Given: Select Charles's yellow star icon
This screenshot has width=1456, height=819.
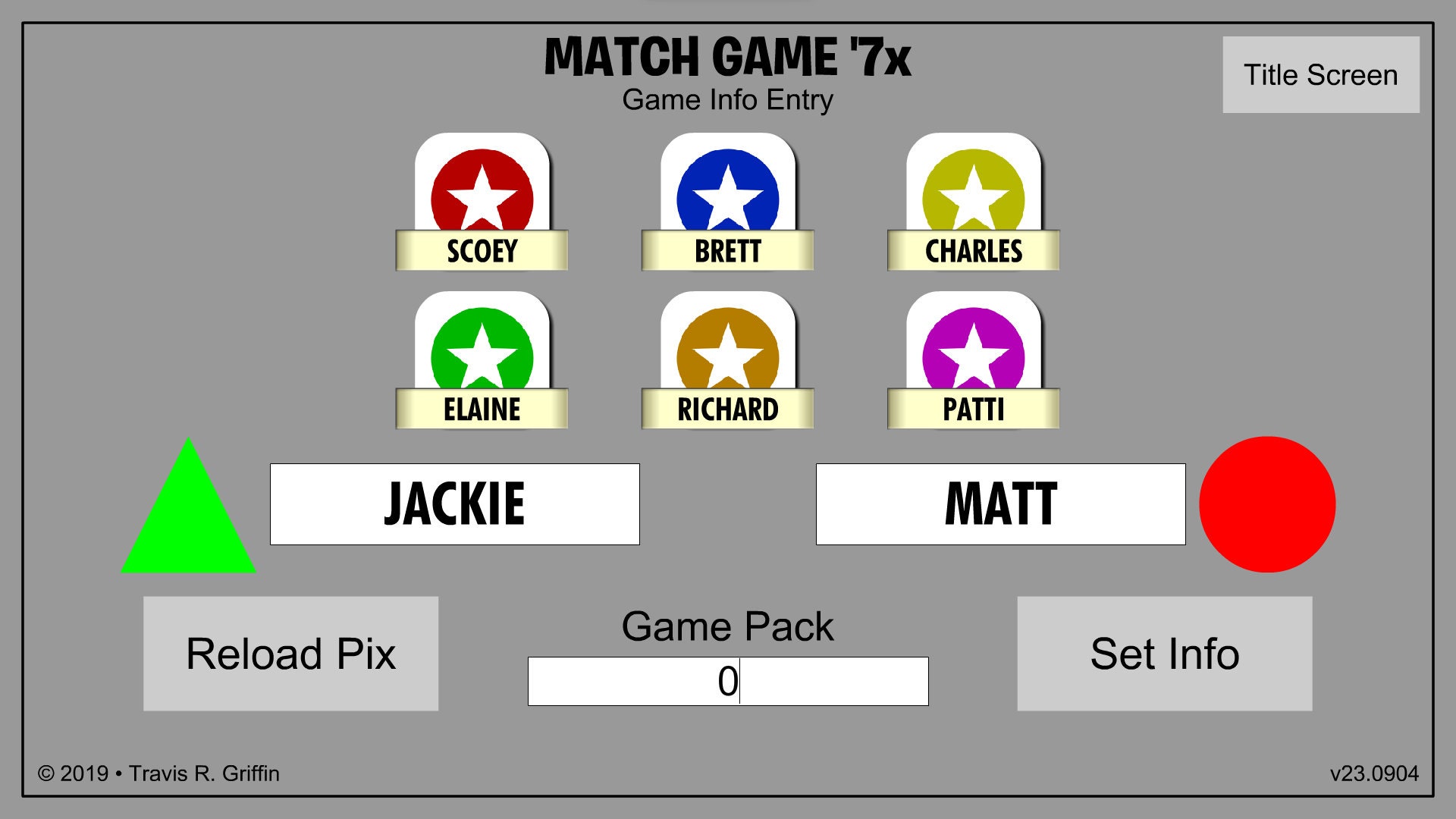Looking at the screenshot, I should (974, 190).
